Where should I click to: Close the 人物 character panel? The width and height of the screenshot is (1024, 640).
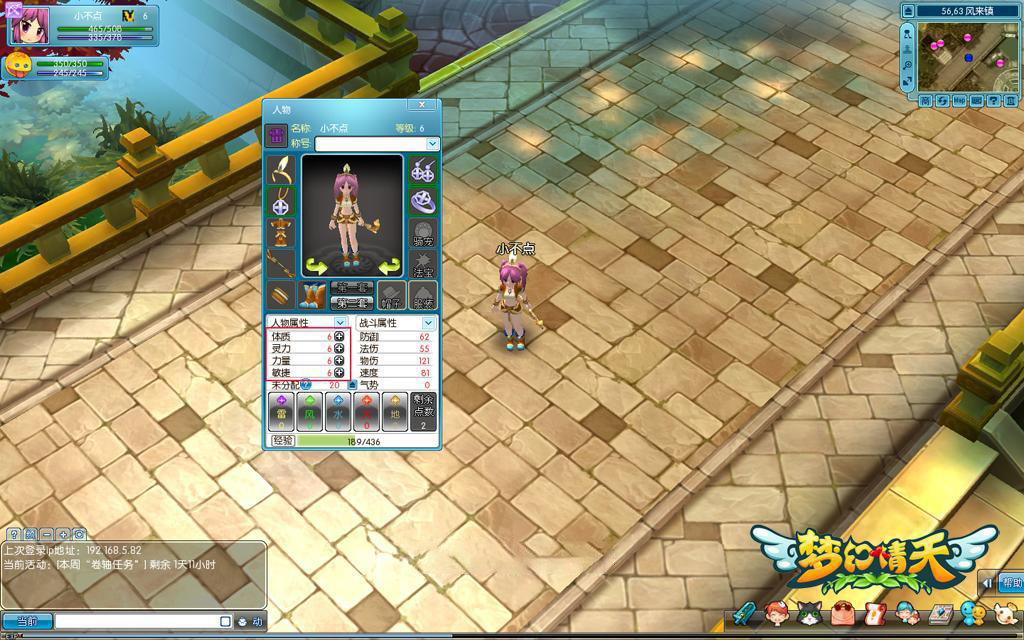(x=422, y=105)
